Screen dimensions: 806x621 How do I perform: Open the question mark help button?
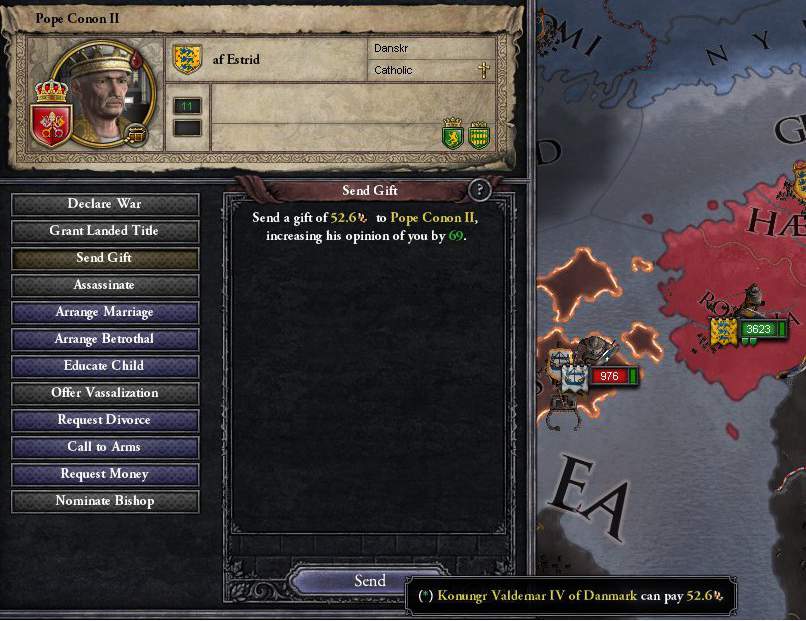480,190
